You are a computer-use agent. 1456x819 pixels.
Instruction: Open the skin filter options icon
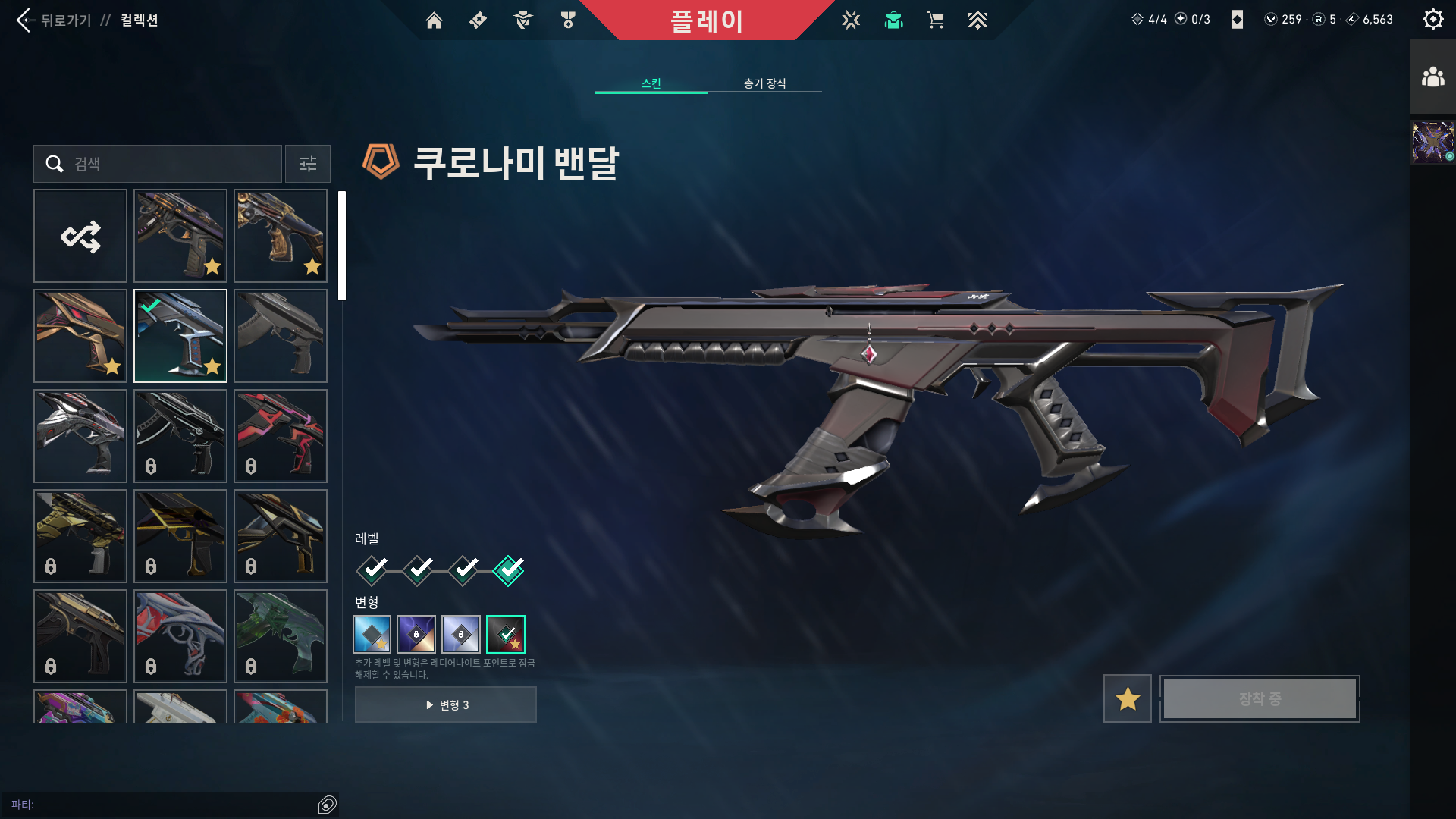(307, 164)
